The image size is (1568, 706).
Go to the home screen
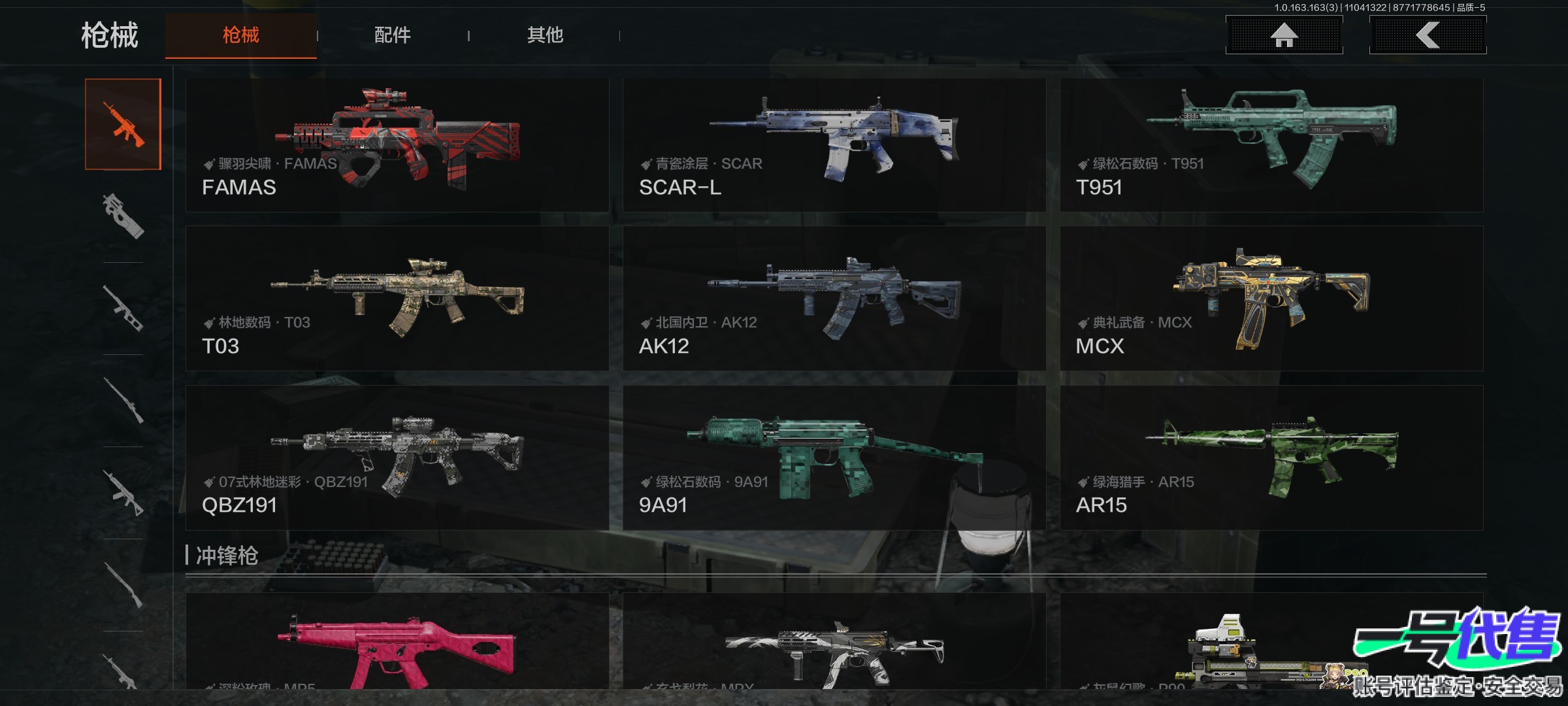1284,35
